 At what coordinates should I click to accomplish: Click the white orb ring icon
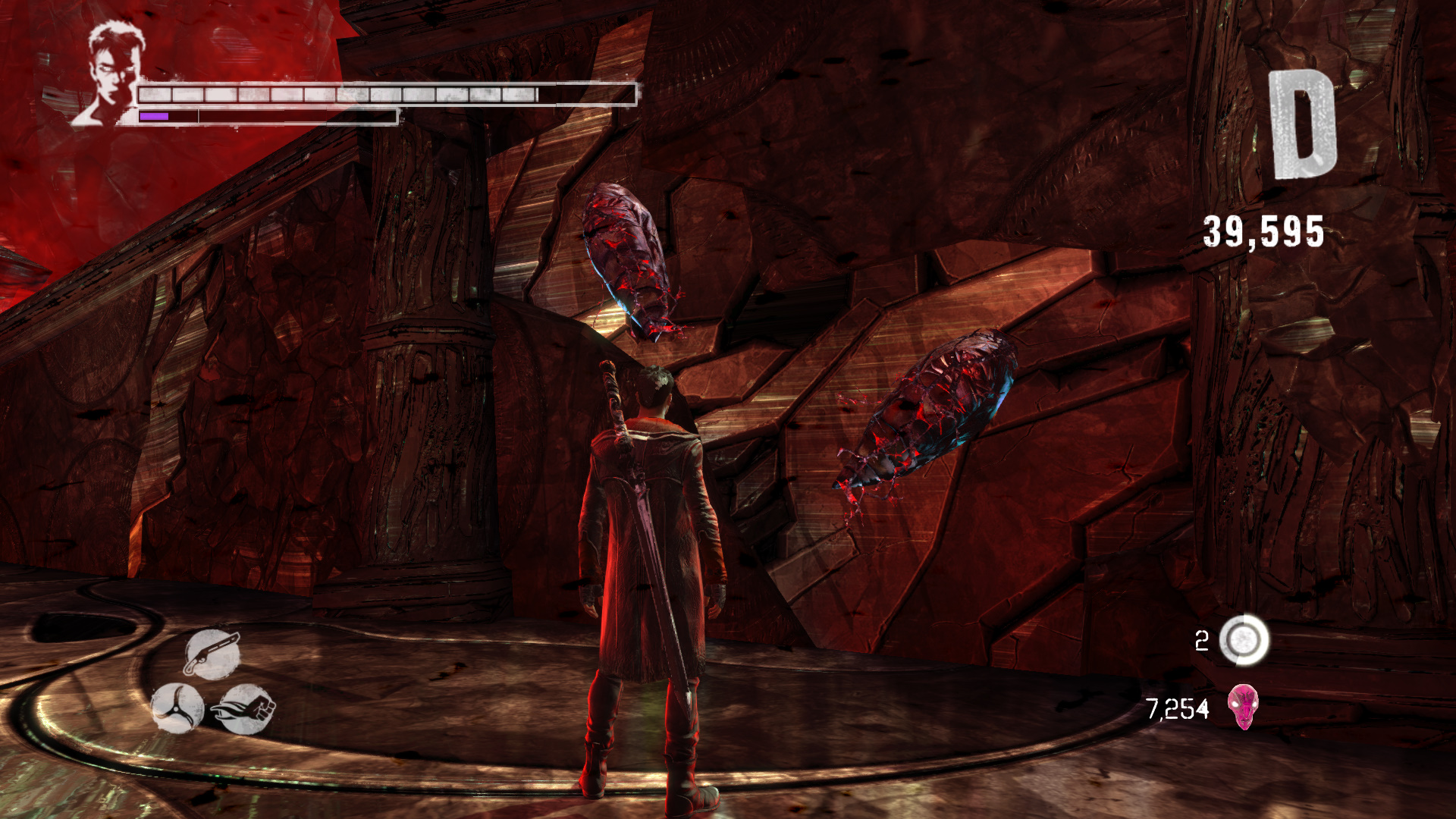[x=1244, y=640]
